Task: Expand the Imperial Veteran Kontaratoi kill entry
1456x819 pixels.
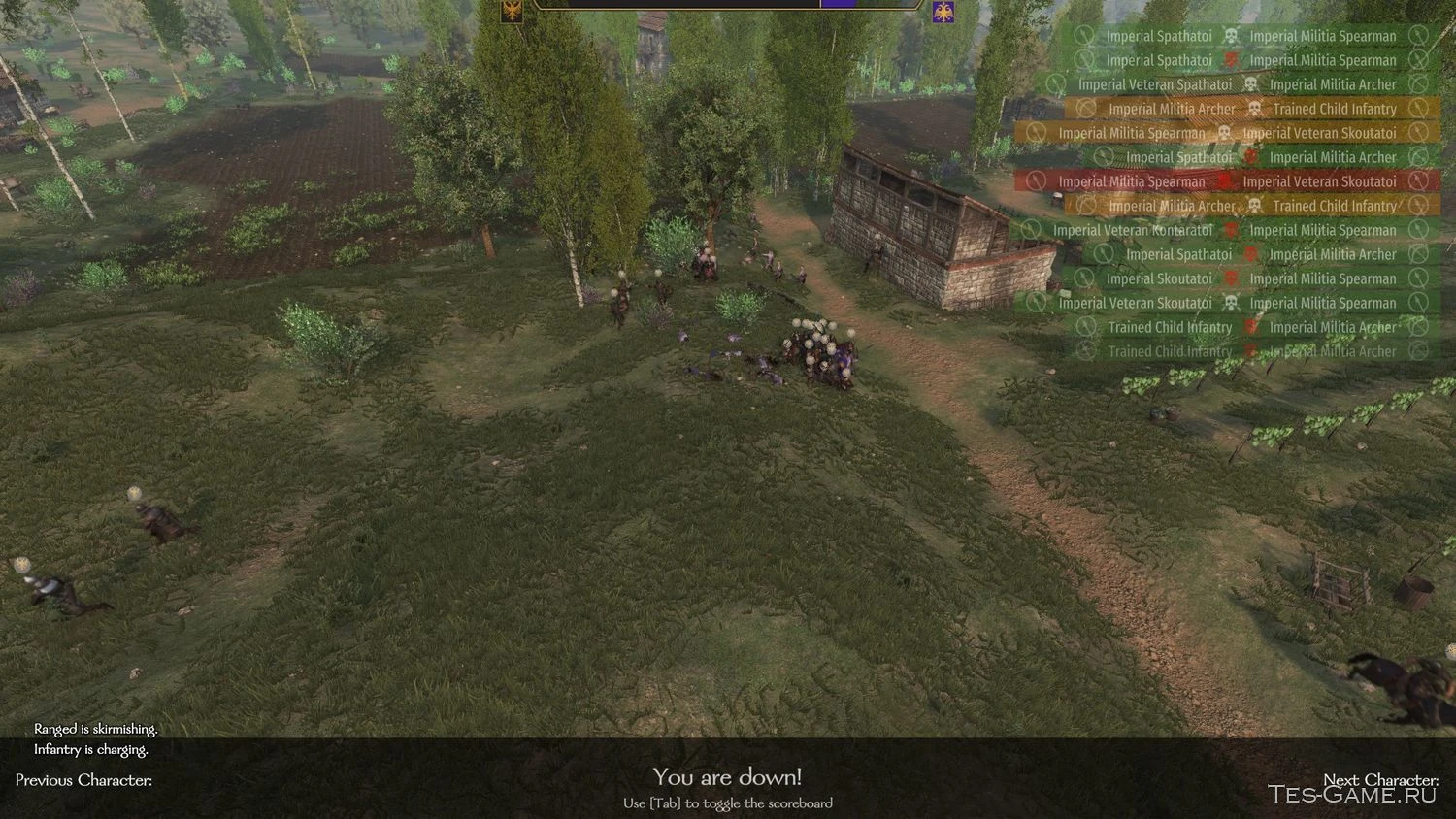Action: [1134, 230]
